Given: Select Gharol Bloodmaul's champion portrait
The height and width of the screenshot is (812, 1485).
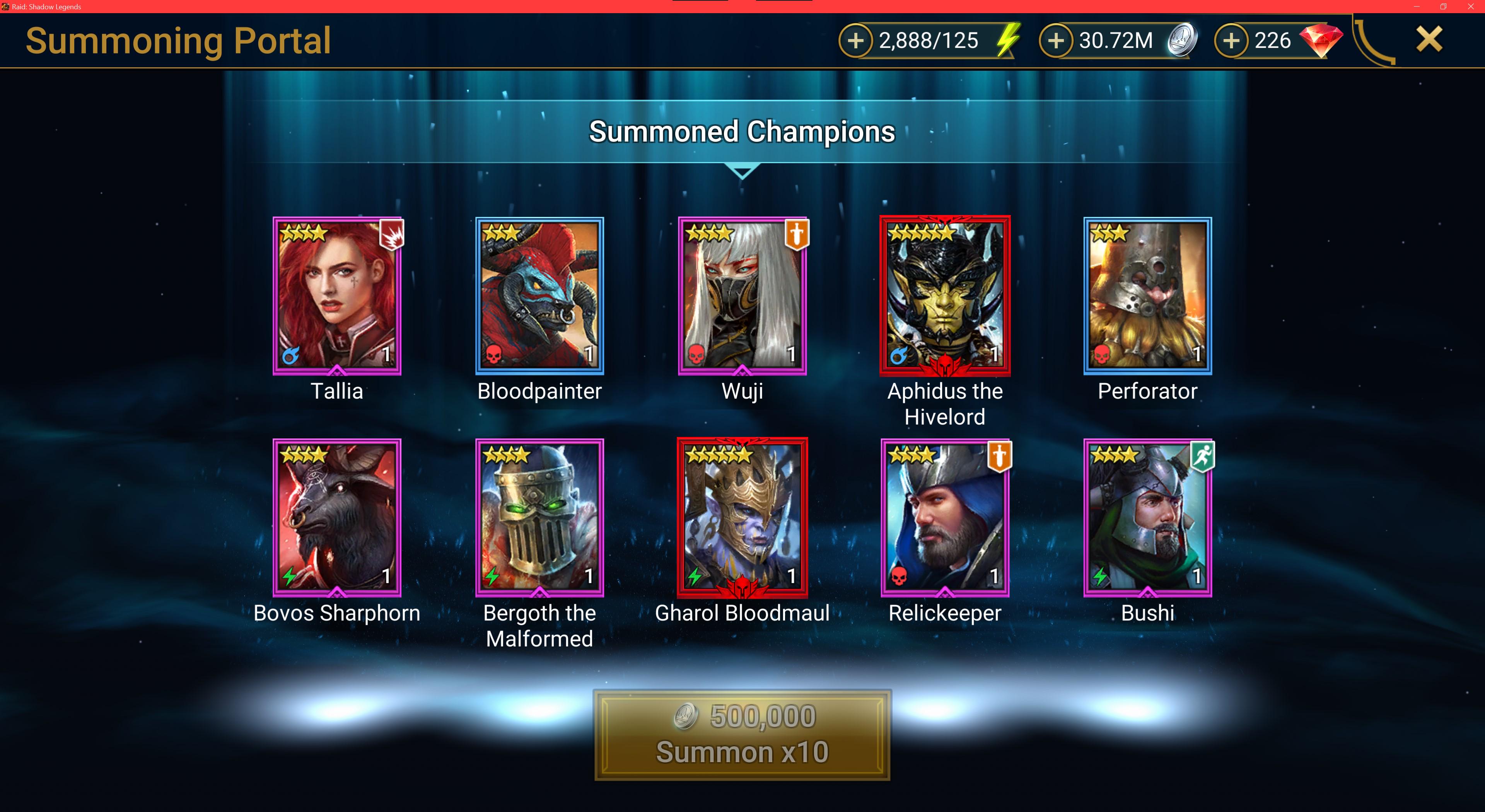Looking at the screenshot, I should pos(742,519).
